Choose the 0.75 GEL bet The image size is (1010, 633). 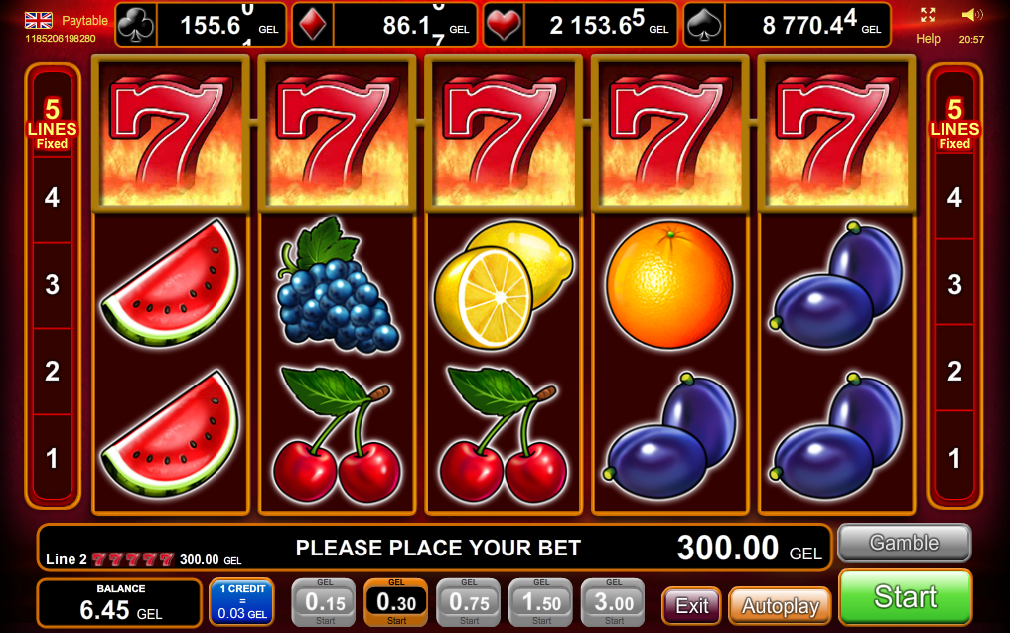468,602
